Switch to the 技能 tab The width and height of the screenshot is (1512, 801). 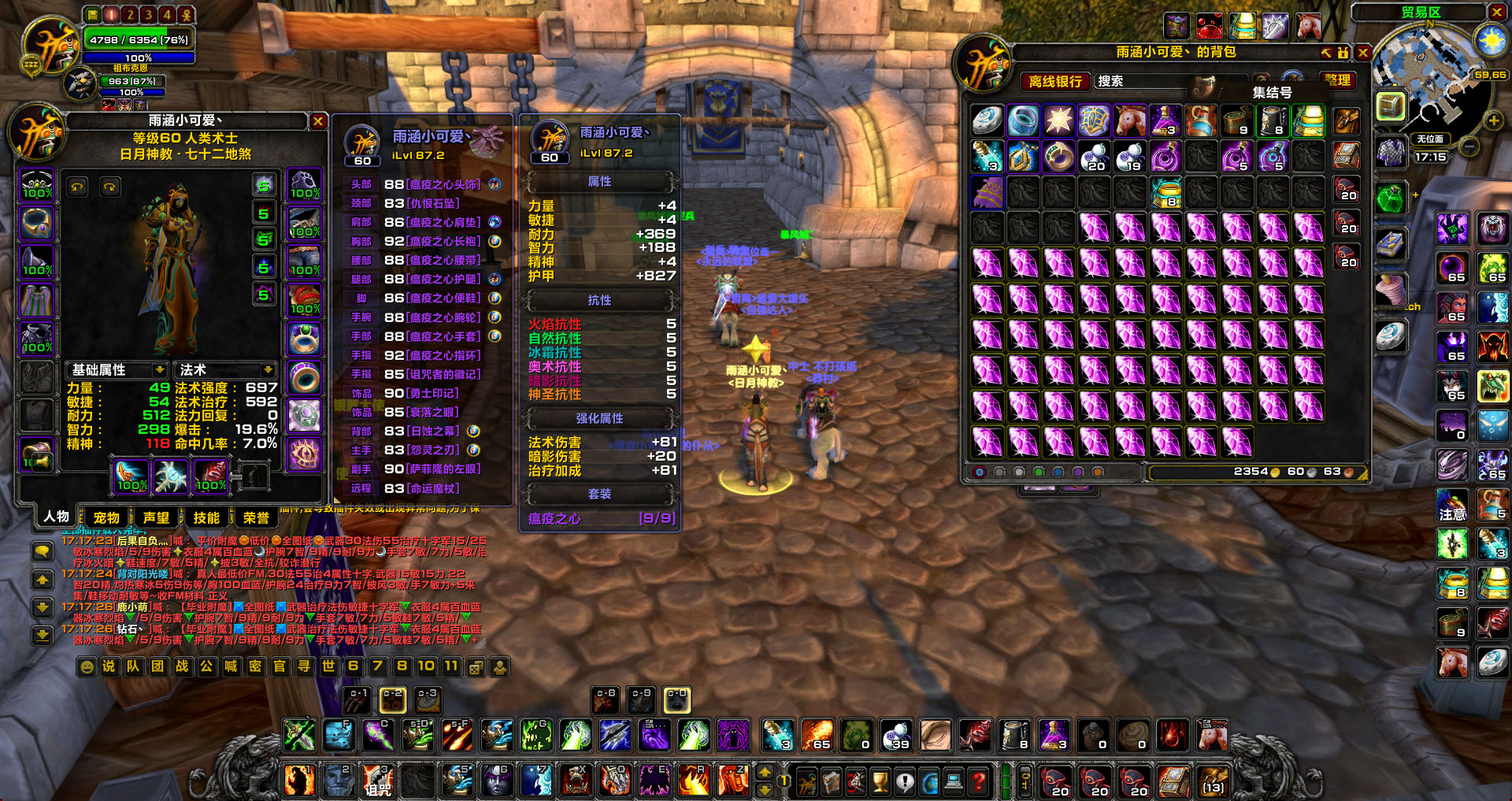point(206,517)
